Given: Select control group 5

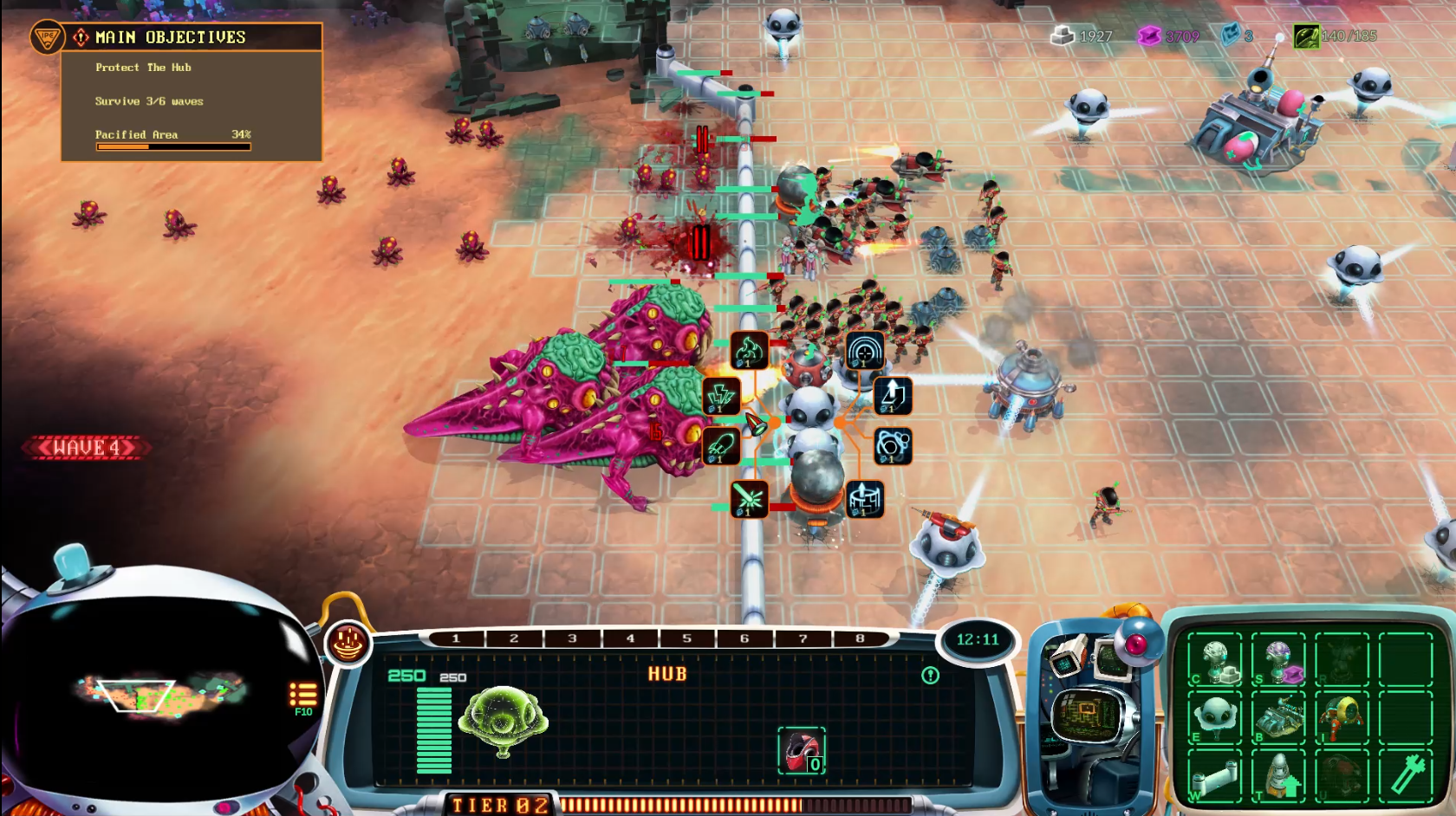Looking at the screenshot, I should point(686,638).
